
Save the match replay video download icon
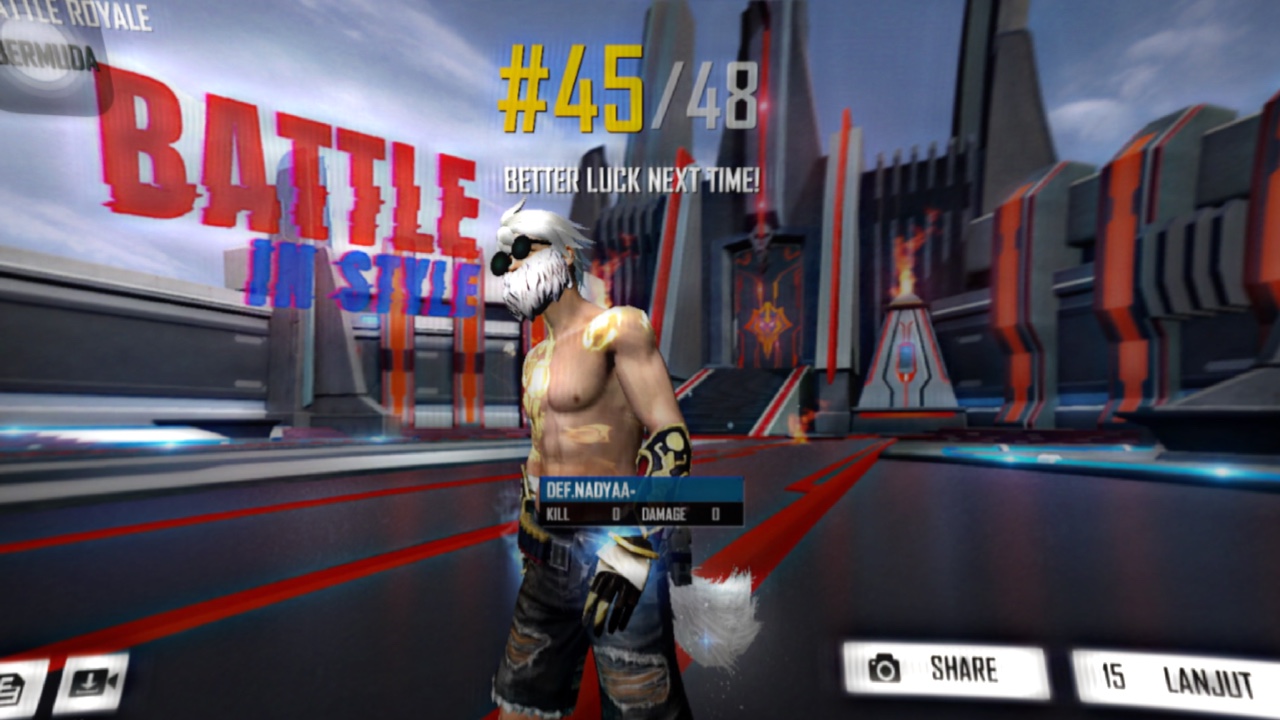click(x=92, y=682)
